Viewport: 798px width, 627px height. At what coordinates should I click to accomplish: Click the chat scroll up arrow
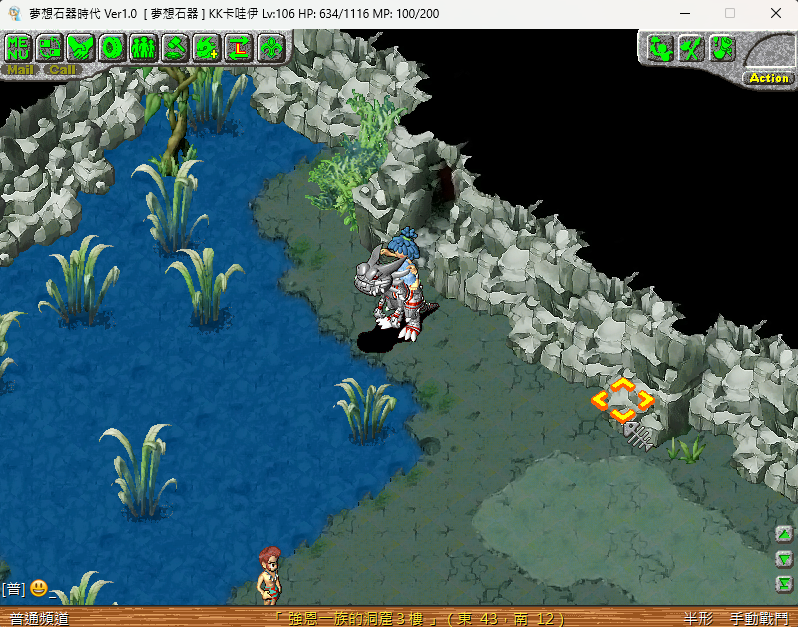[x=785, y=534]
